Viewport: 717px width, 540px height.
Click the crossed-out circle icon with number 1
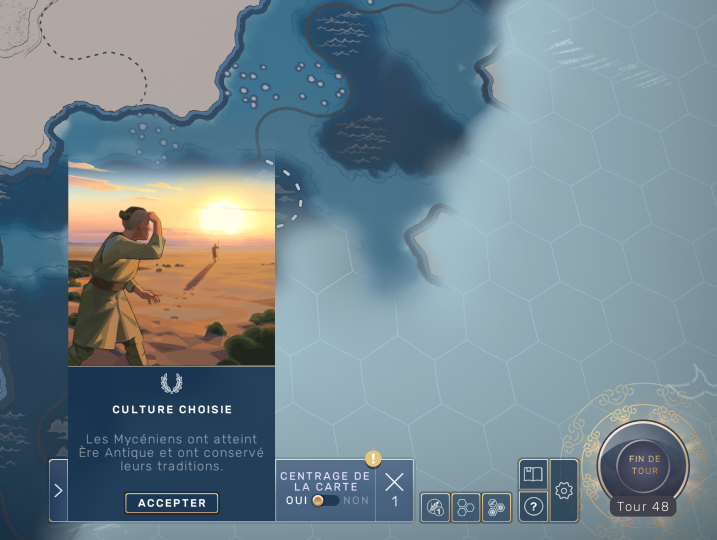pos(435,508)
